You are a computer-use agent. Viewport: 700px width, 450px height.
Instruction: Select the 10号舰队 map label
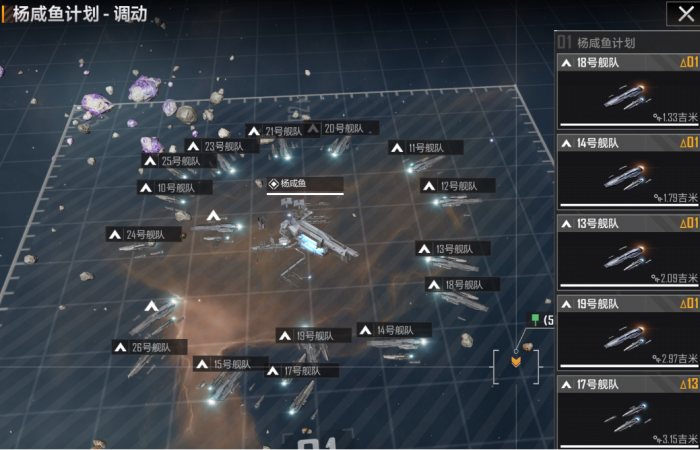(168, 187)
